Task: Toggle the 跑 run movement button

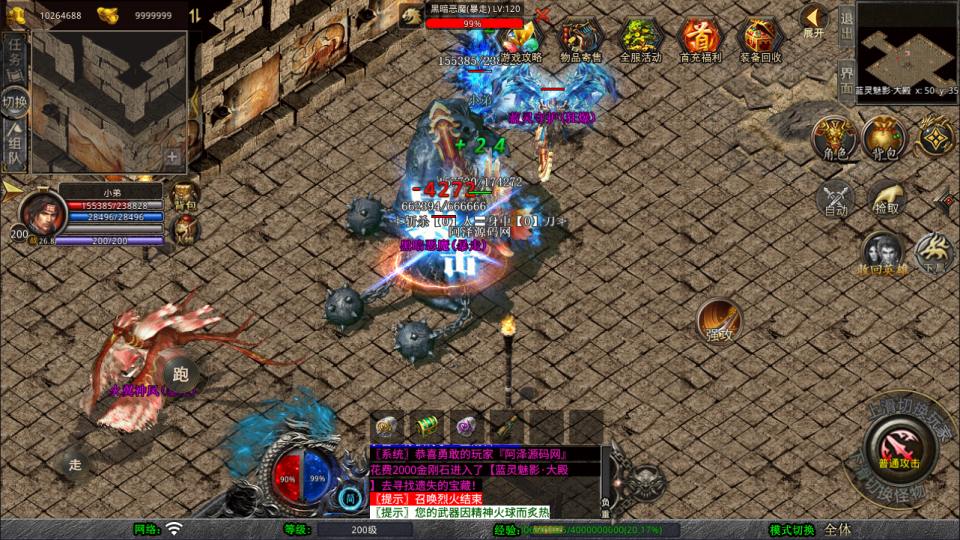Action: click(x=180, y=375)
